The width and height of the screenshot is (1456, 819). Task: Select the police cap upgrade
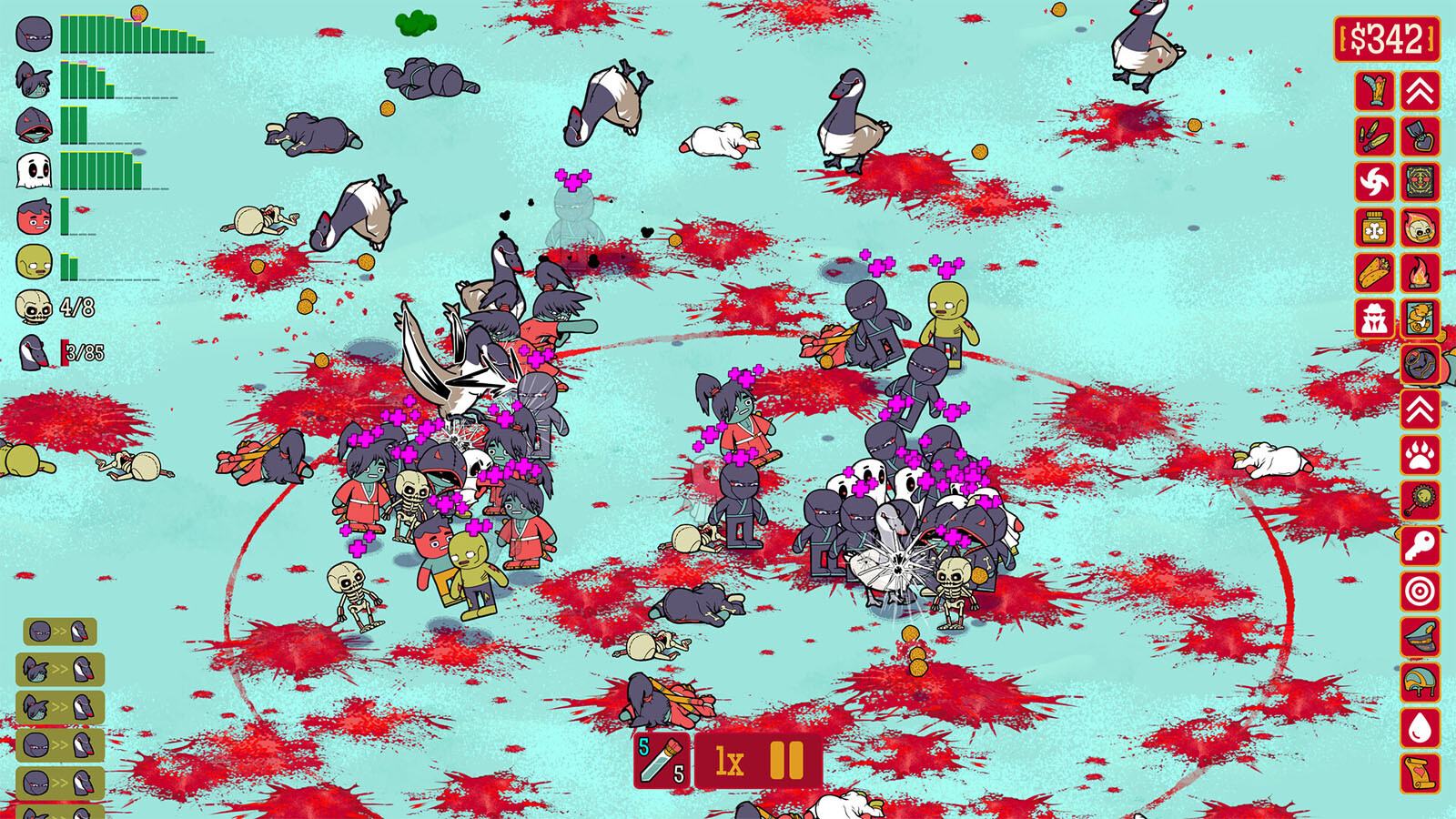pyautogui.click(x=1421, y=637)
